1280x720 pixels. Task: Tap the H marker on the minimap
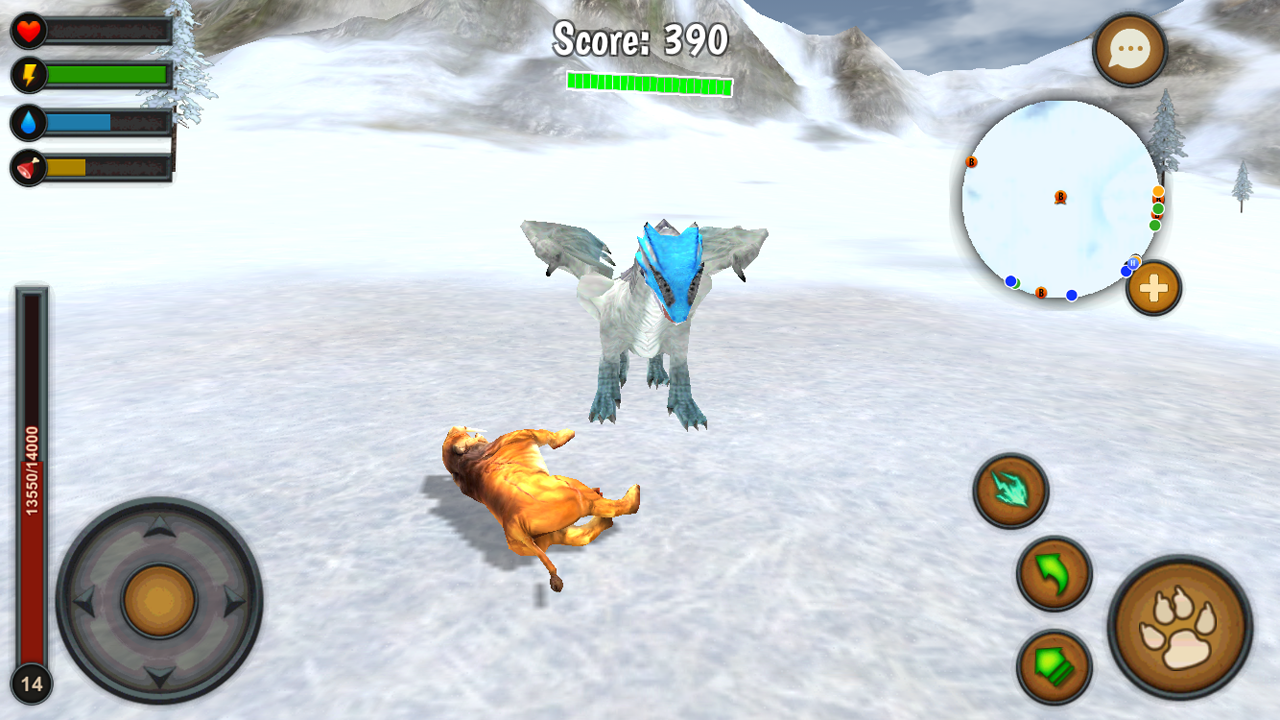tap(1133, 263)
